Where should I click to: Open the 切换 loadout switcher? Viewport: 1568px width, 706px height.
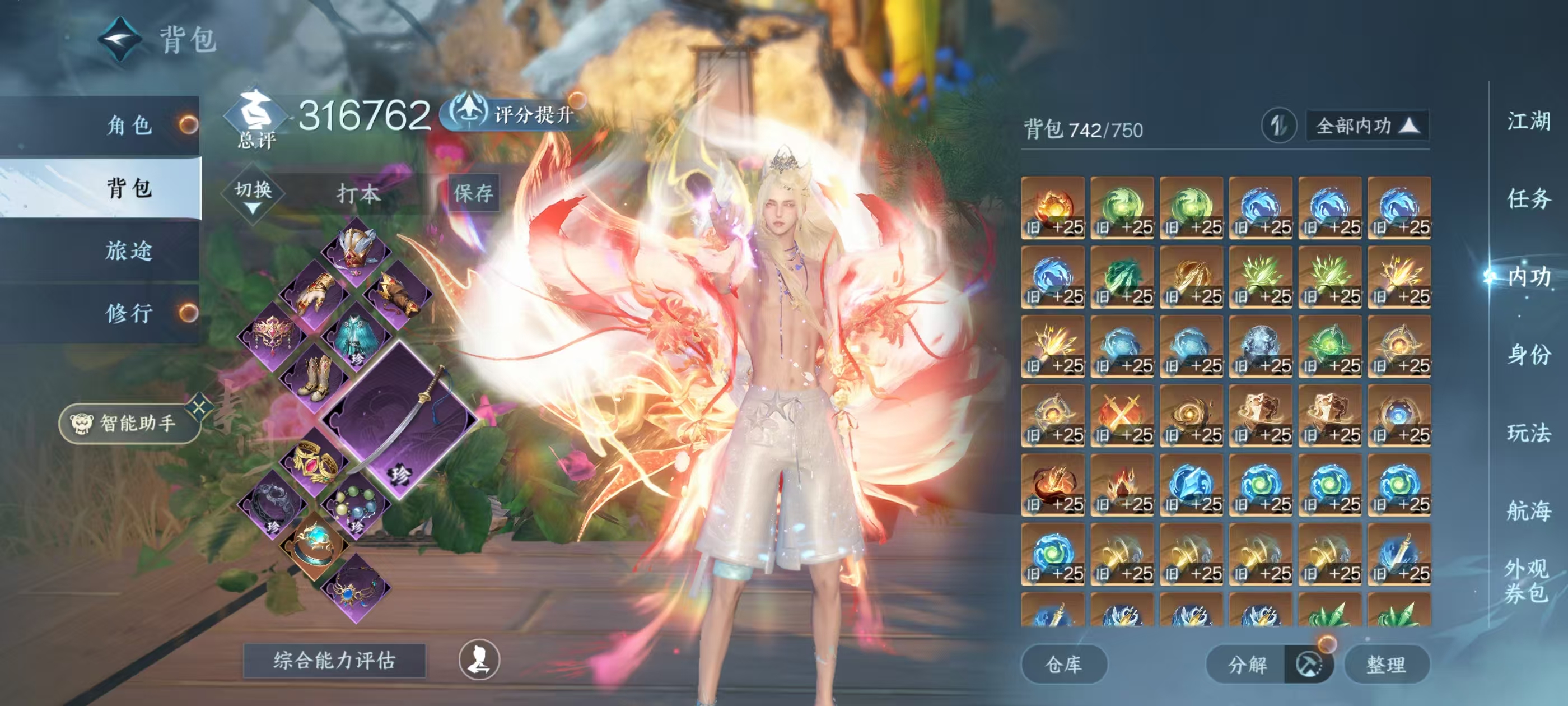click(x=253, y=195)
